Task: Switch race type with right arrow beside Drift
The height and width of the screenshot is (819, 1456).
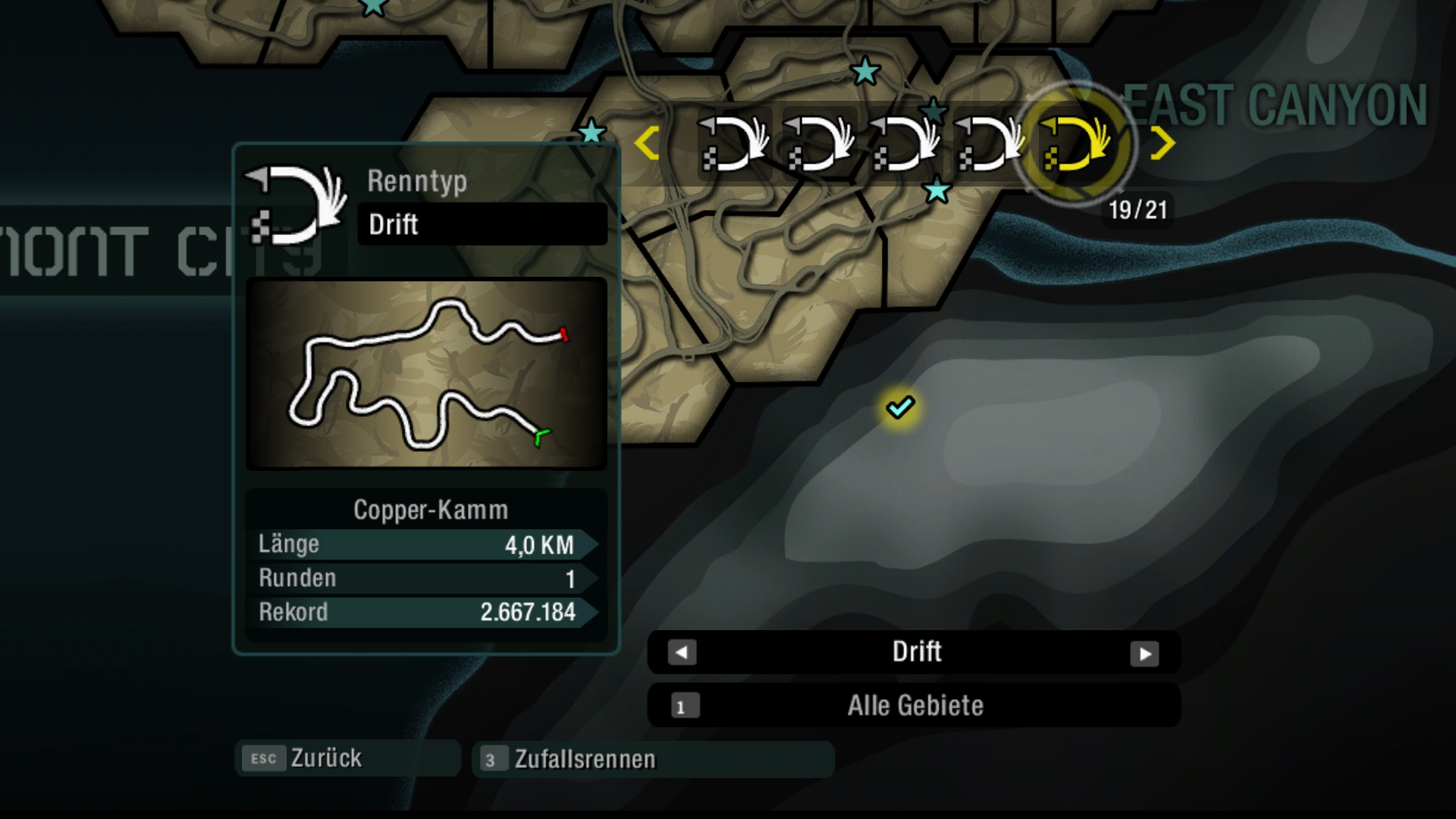Action: tap(1144, 653)
